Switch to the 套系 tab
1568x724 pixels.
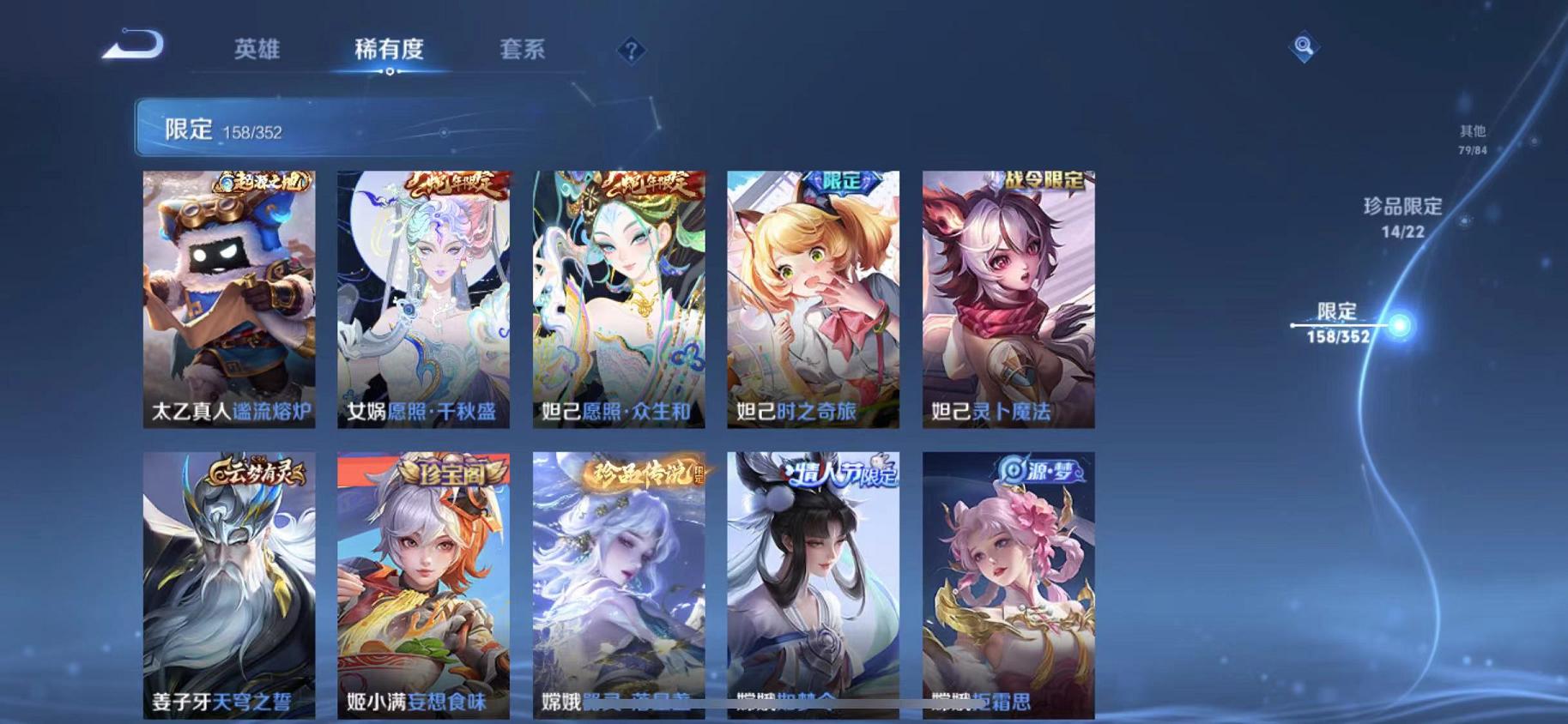click(521, 51)
